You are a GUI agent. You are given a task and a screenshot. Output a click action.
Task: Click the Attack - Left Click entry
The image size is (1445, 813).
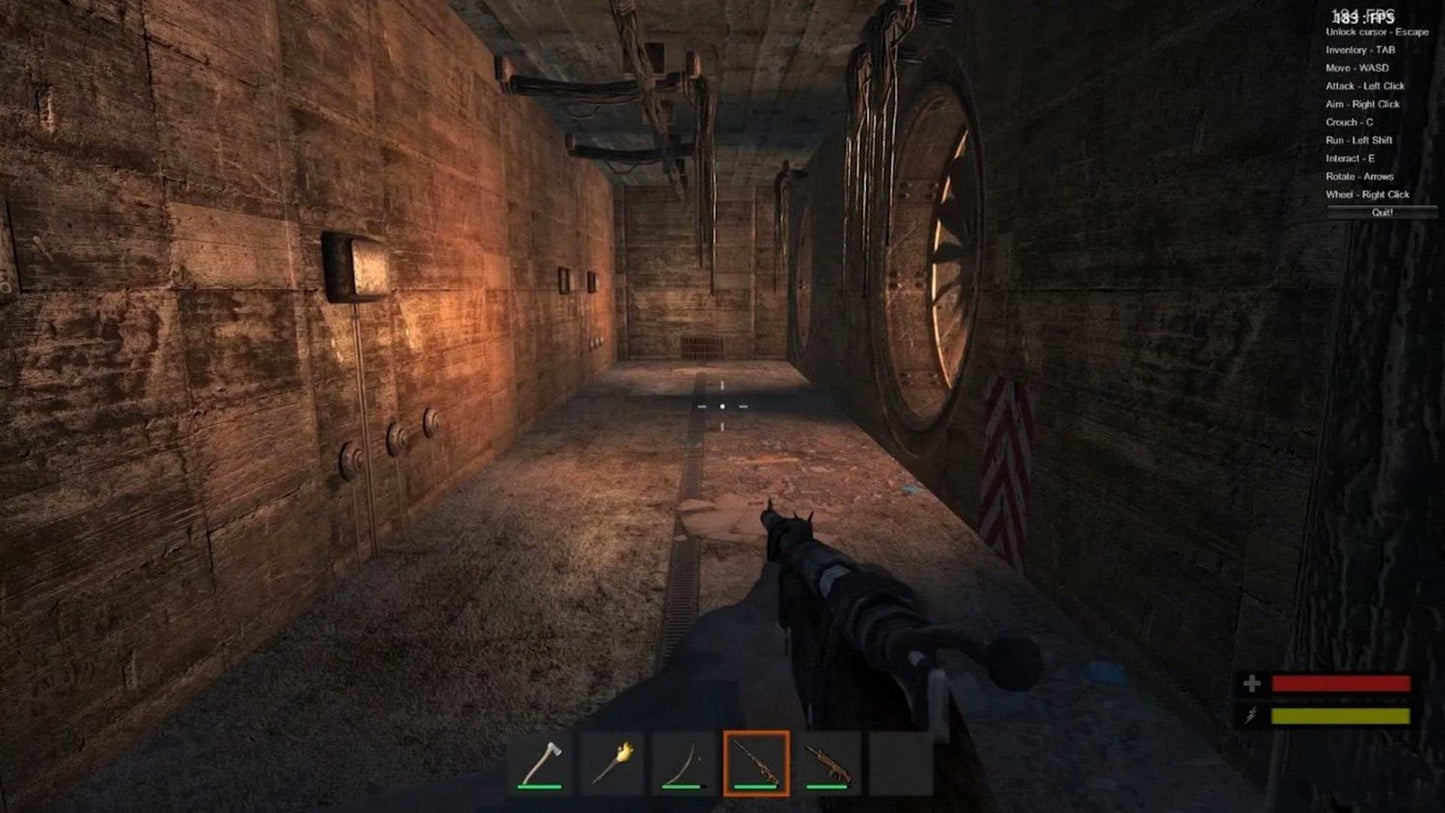pos(1367,86)
